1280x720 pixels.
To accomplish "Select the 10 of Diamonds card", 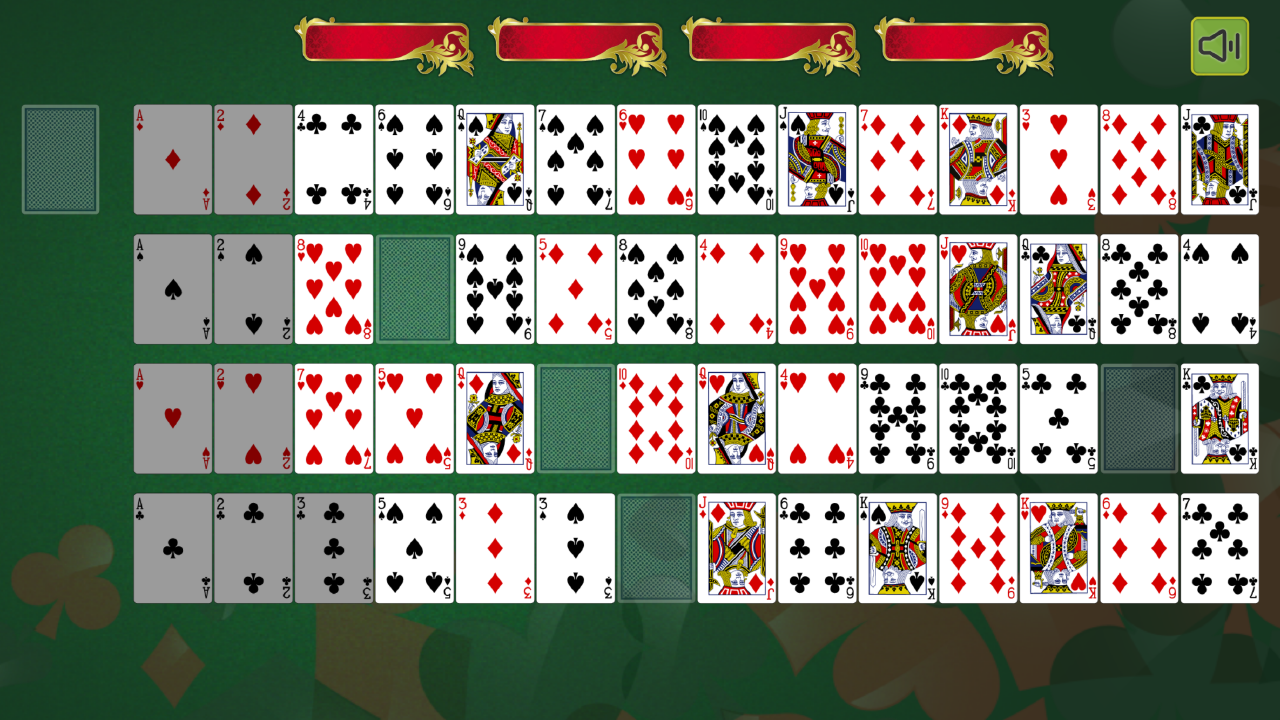I will pos(654,418).
